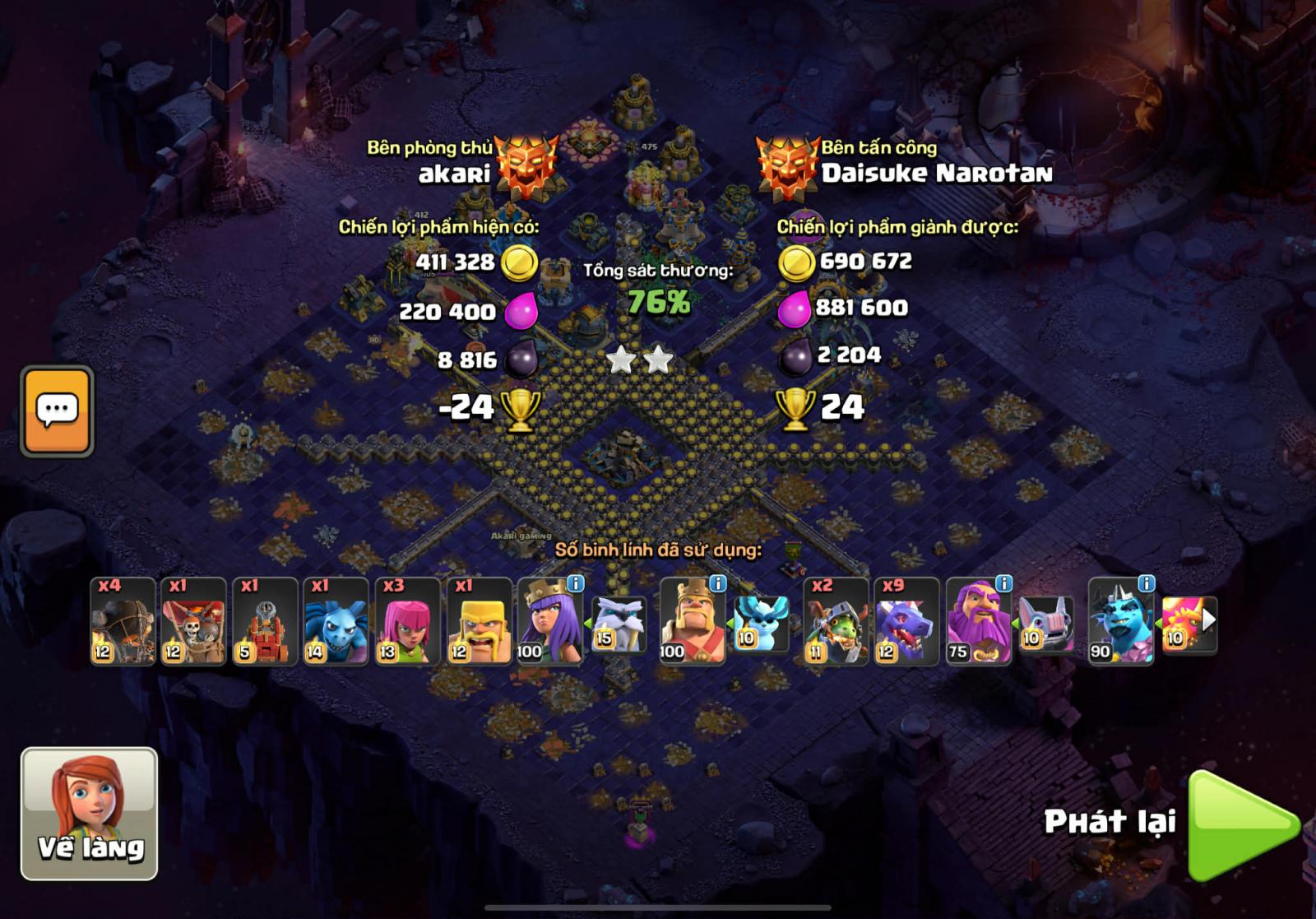Return home via Về làng button

pos(89,814)
